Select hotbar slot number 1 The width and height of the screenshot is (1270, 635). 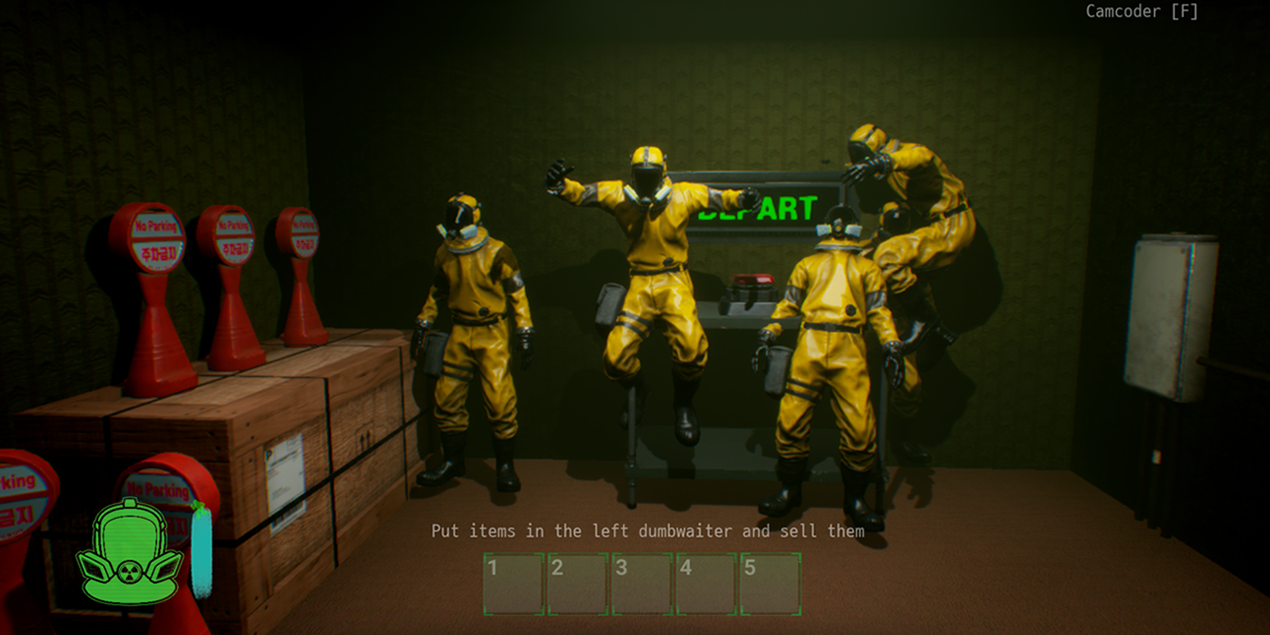(x=514, y=584)
